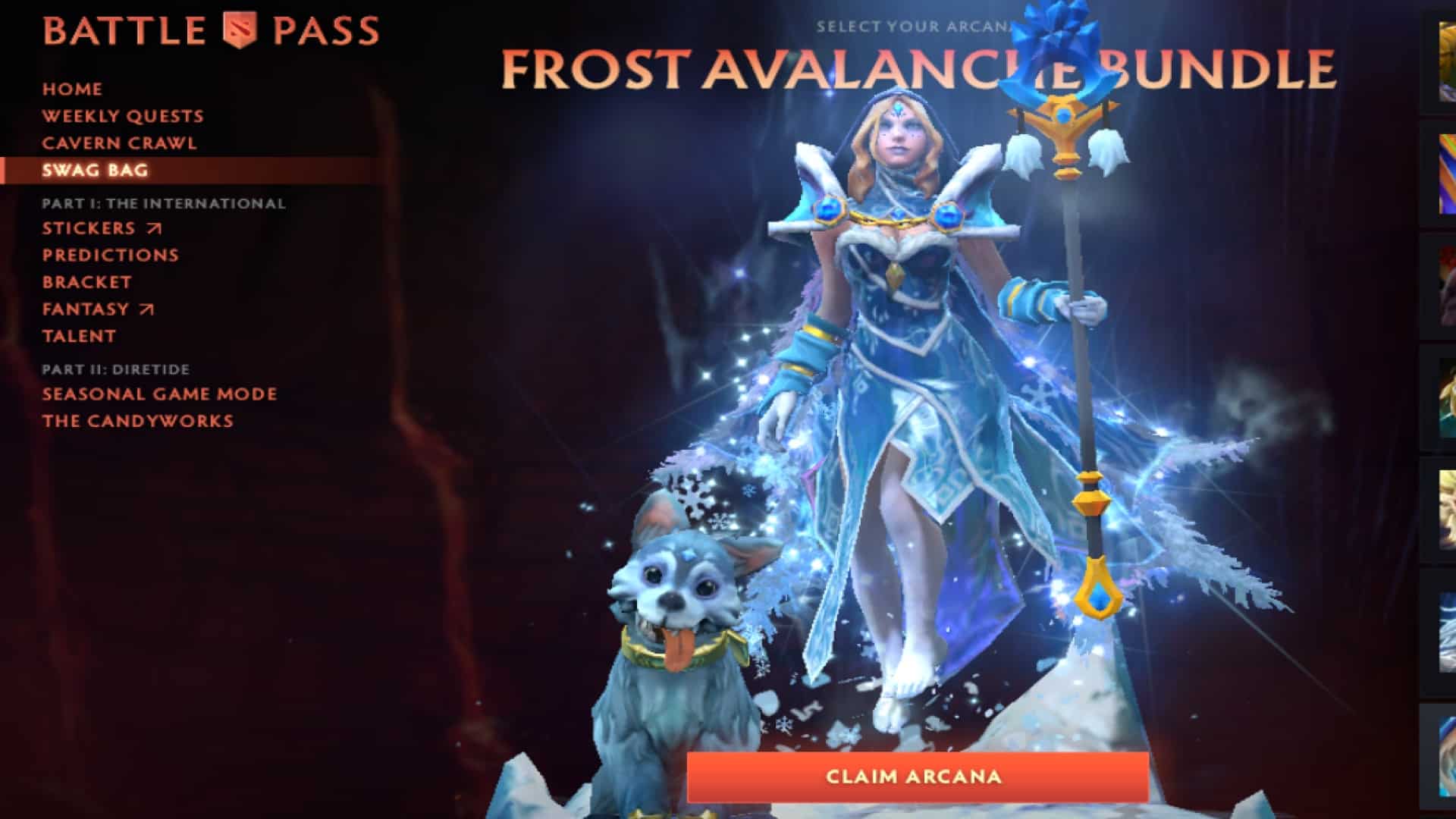The image size is (1456, 819).
Task: Open the STICKERS page
Action: tap(89, 228)
